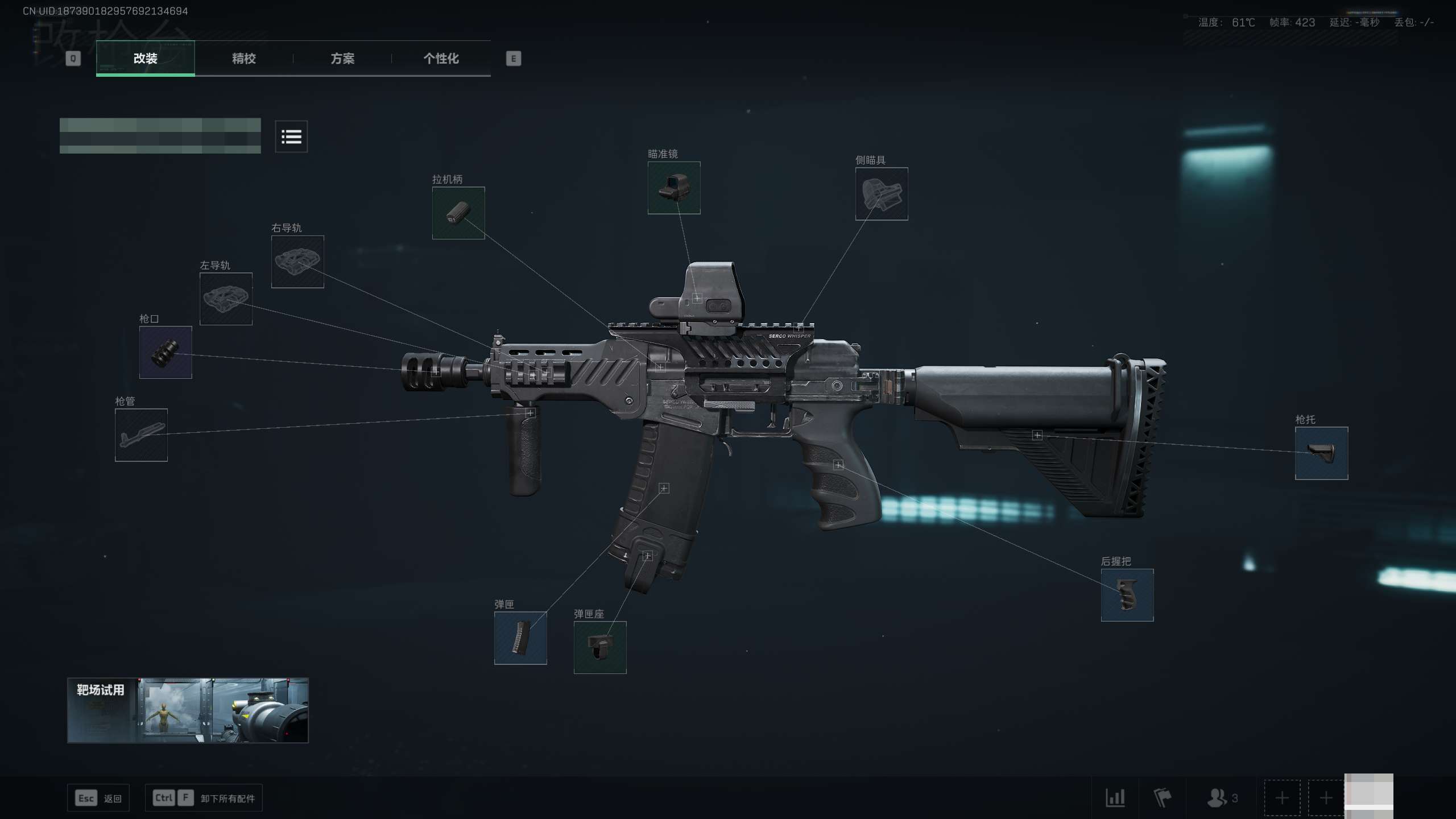Open the 拉机柄 charging handle slot
Image resolution: width=1456 pixels, height=819 pixels.
(x=458, y=213)
